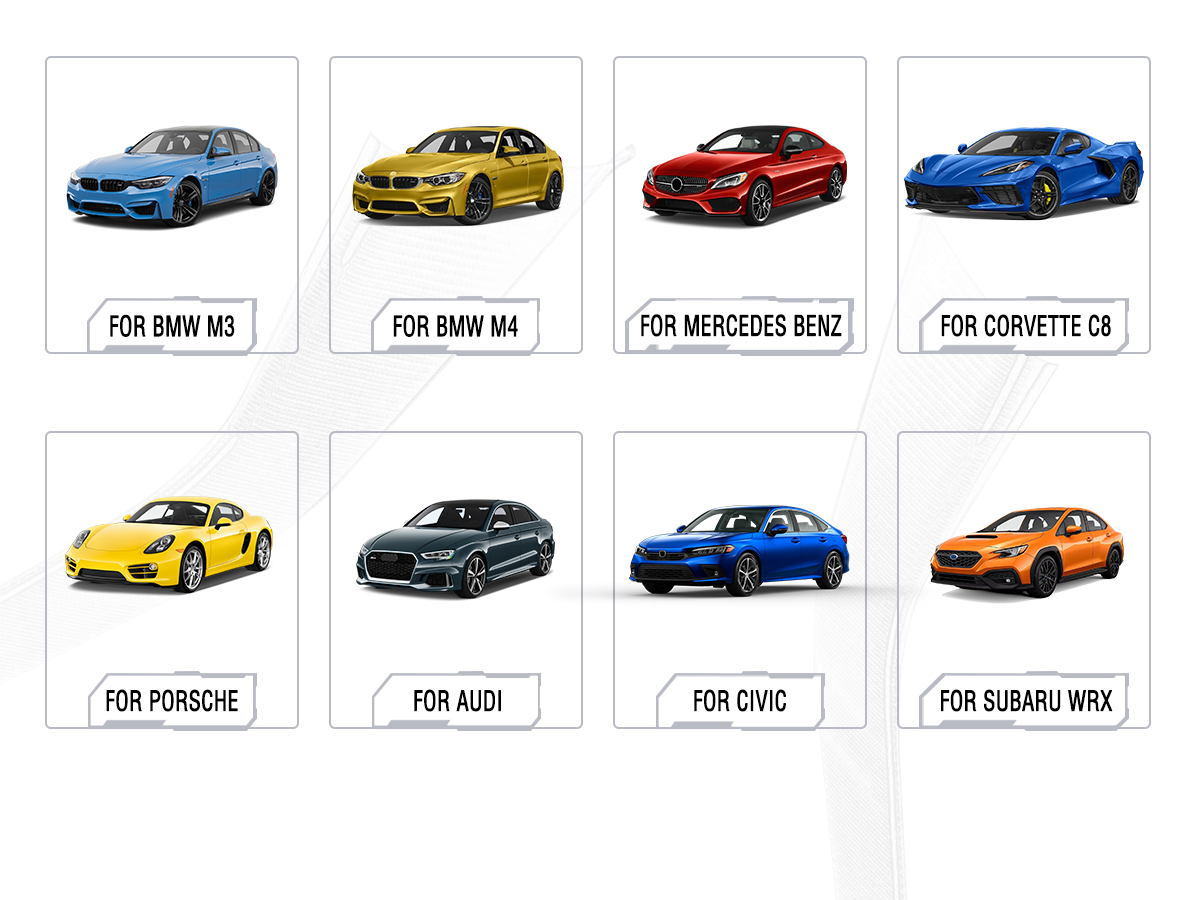Screen dimensions: 1200x900
Task: Select the FOR BMW M3 car tile
Action: (172, 205)
